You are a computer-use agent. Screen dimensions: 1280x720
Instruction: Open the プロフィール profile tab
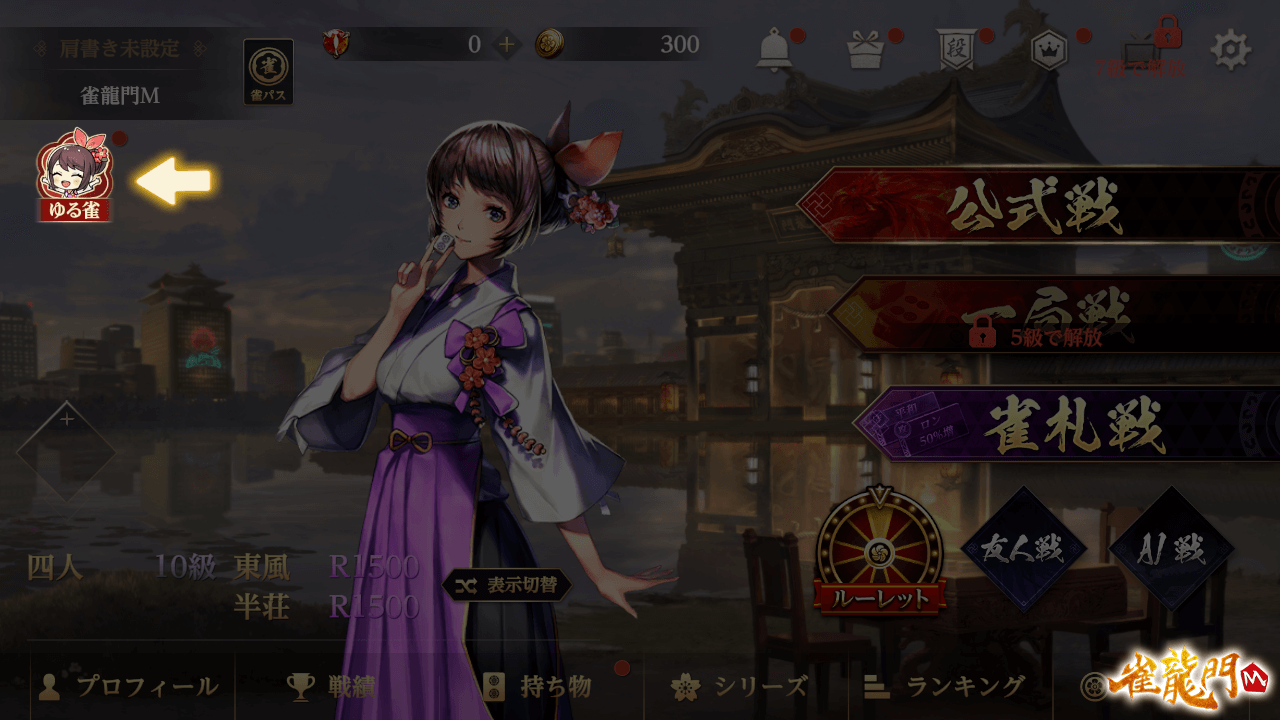tap(129, 687)
